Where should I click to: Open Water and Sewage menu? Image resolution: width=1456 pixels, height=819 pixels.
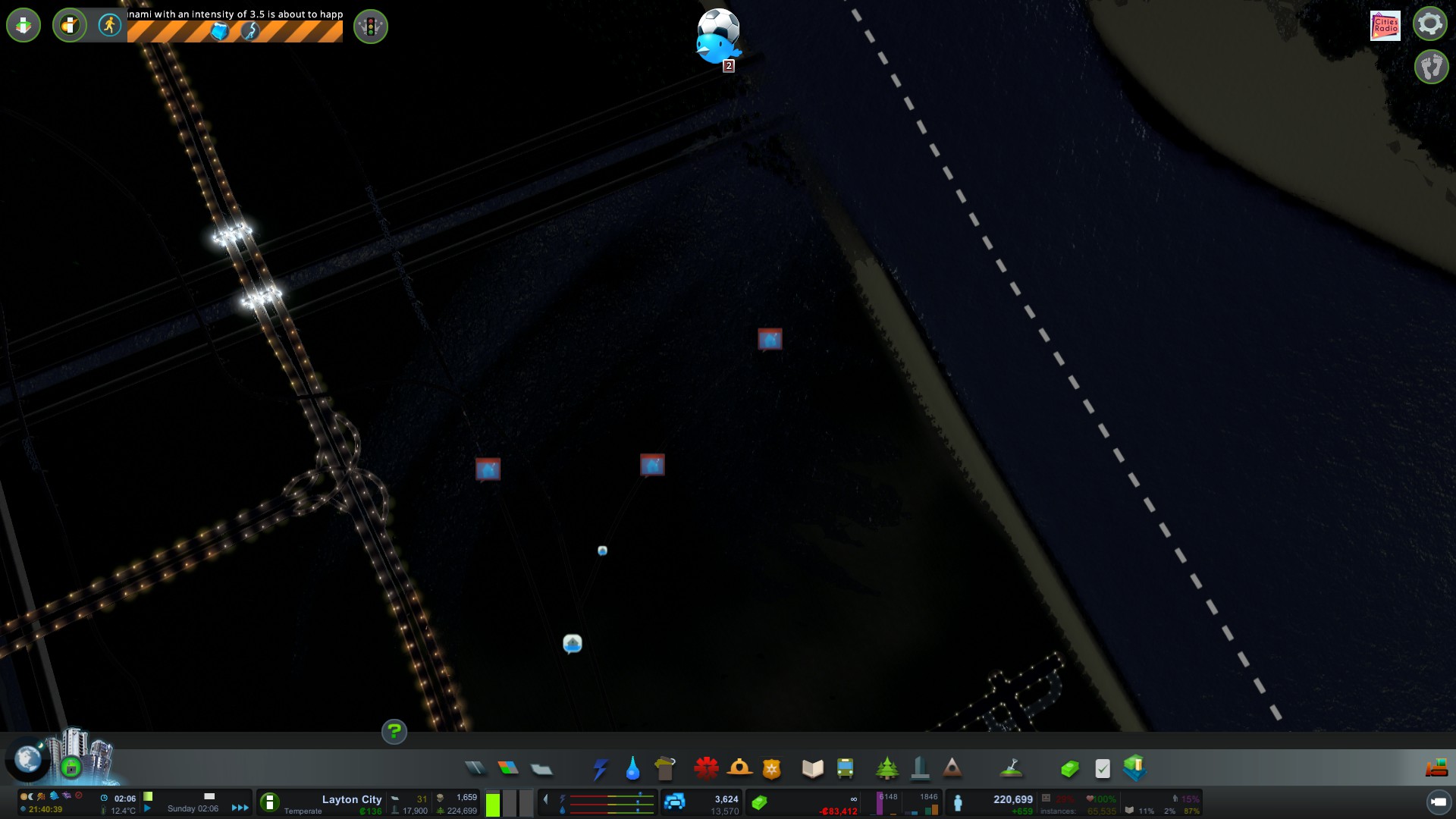[x=632, y=769]
